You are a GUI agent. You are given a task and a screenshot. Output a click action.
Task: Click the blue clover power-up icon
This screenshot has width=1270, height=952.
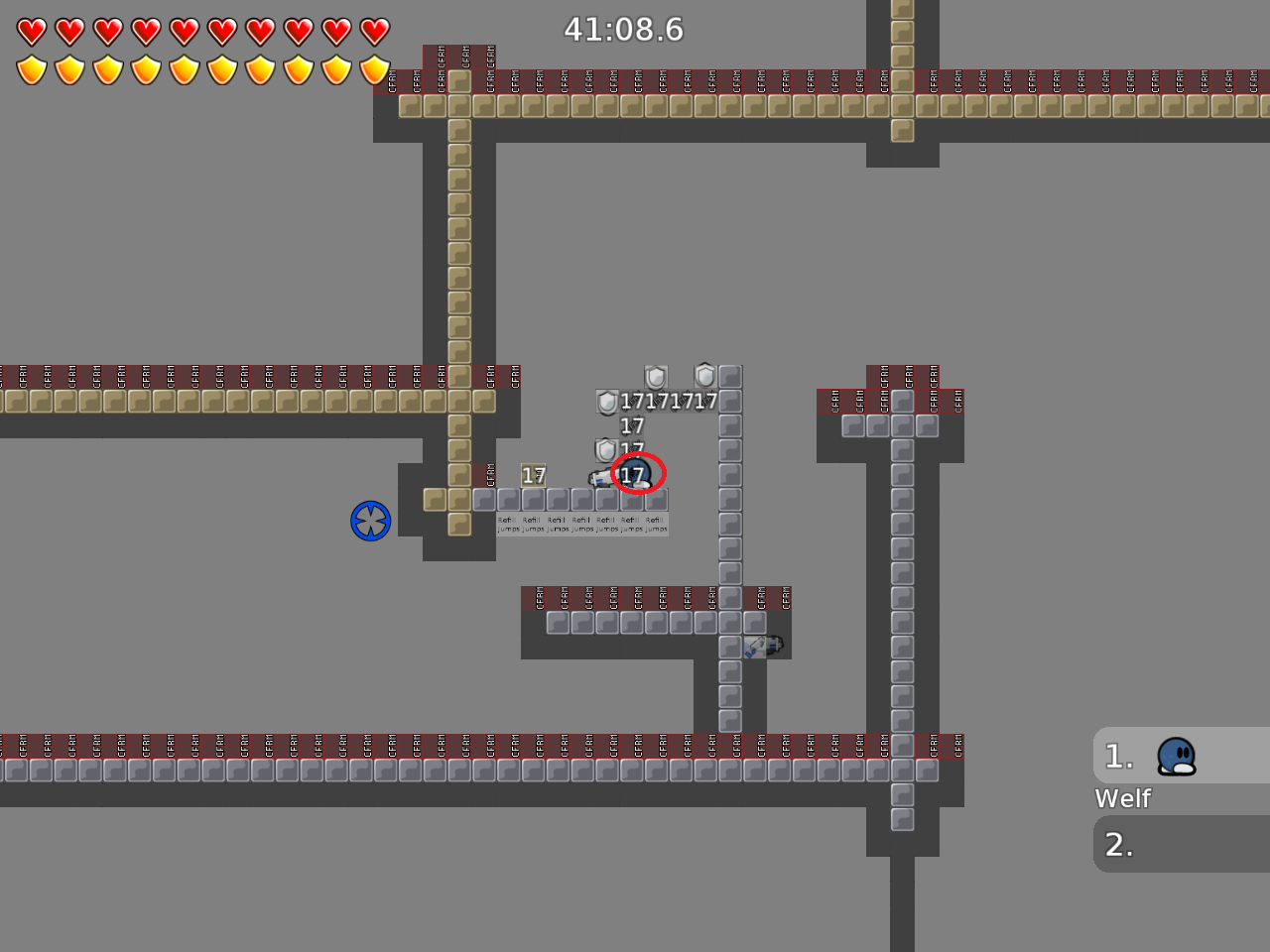click(370, 520)
